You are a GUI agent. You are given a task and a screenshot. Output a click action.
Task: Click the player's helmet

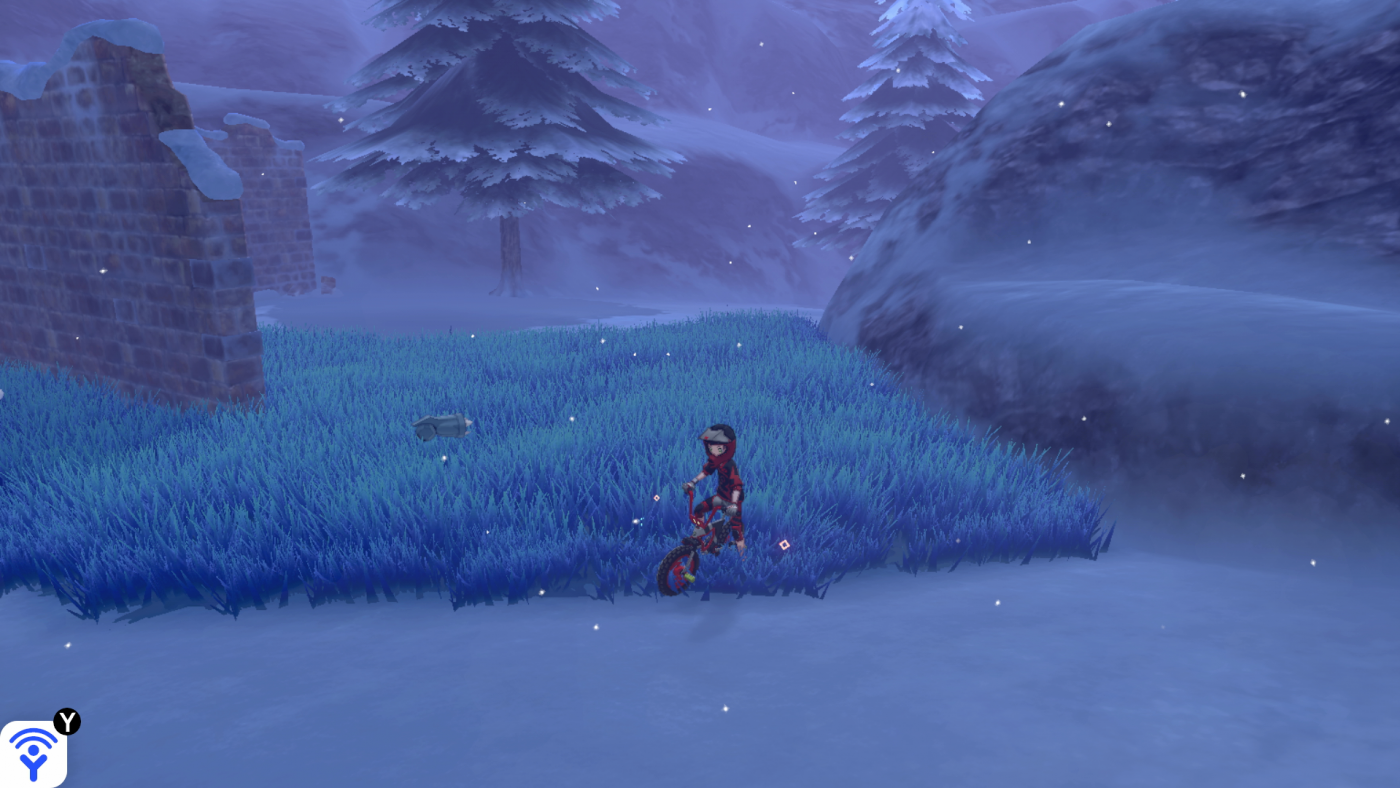[x=718, y=434]
